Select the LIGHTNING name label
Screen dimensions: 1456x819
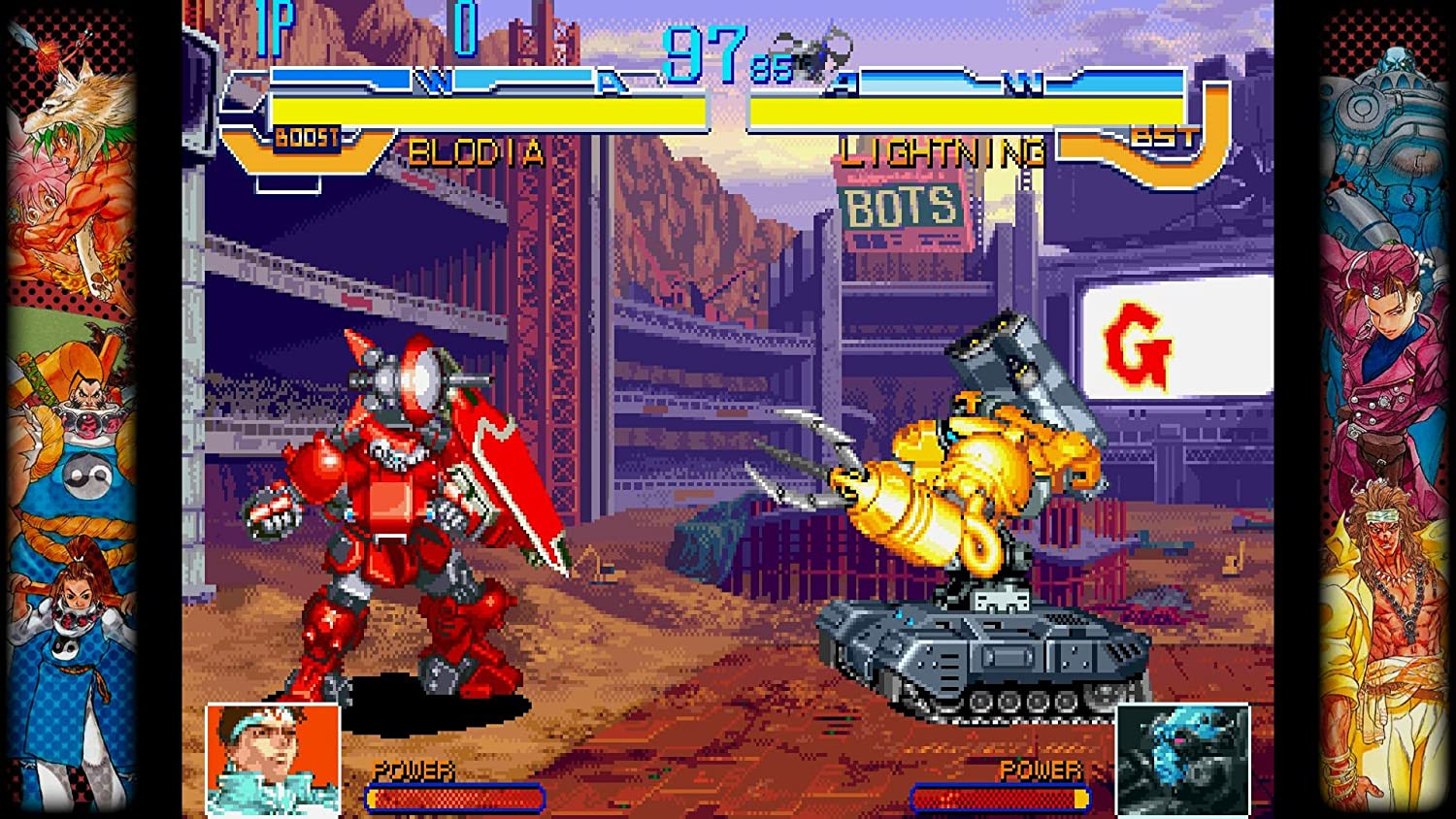click(x=940, y=152)
